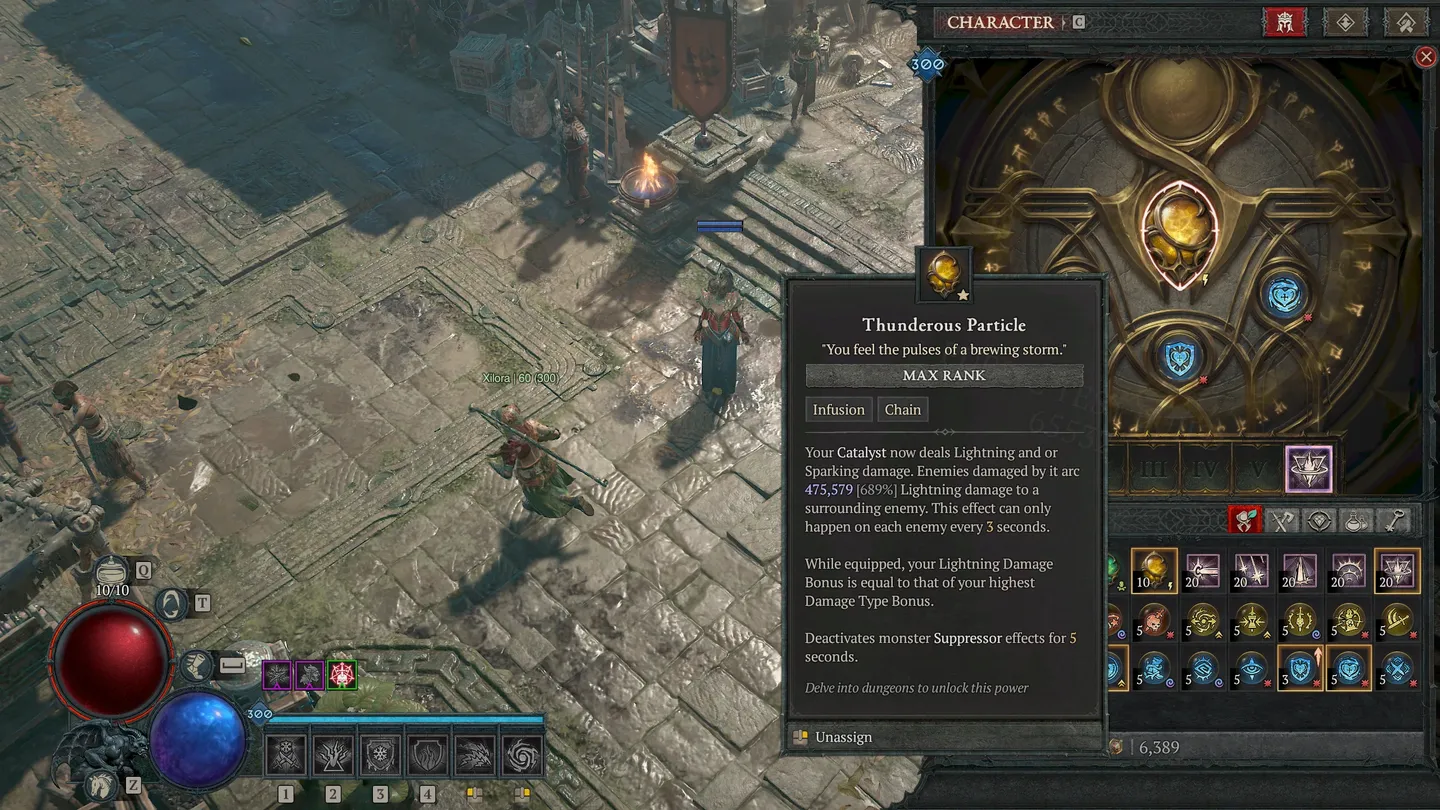Activate the frost shield skill

click(x=380, y=756)
